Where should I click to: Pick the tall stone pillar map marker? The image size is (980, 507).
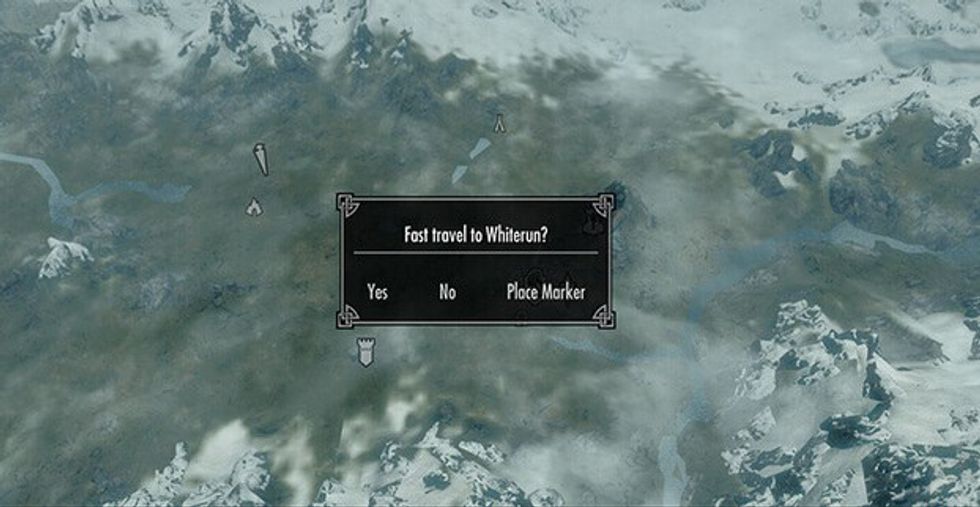pos(261,159)
